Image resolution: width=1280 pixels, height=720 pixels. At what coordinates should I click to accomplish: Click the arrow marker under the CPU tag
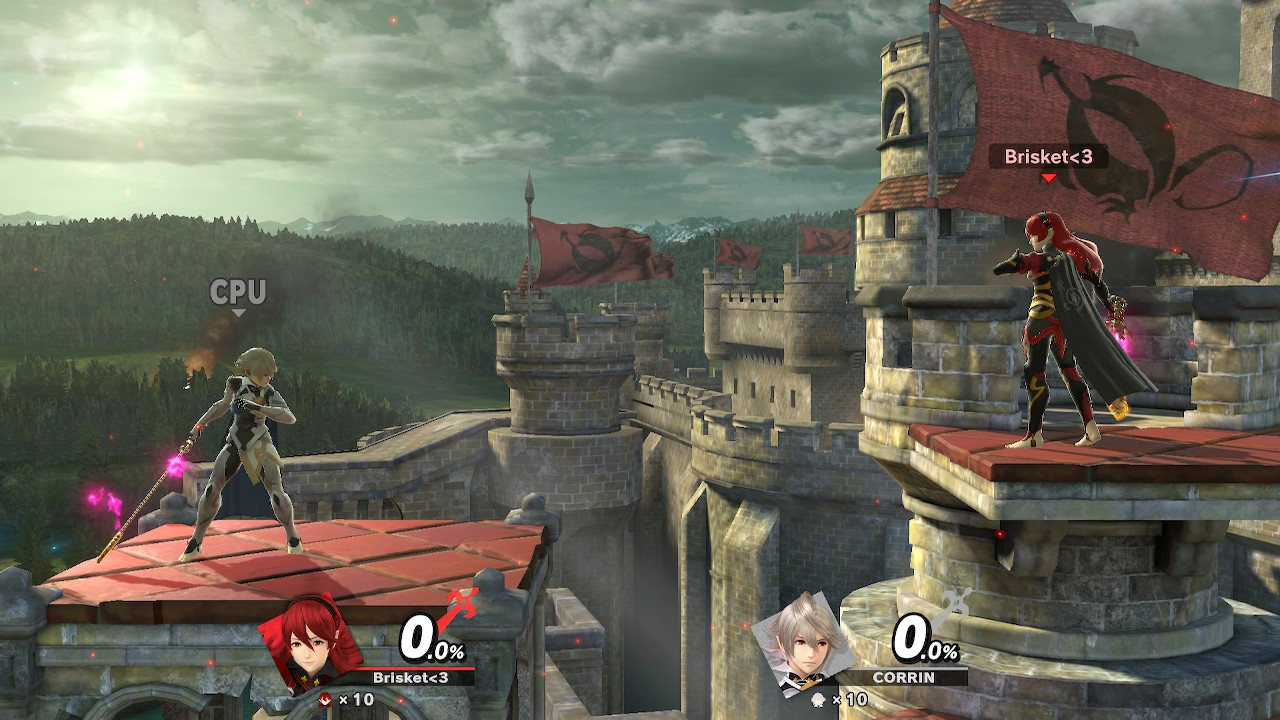[x=239, y=310]
